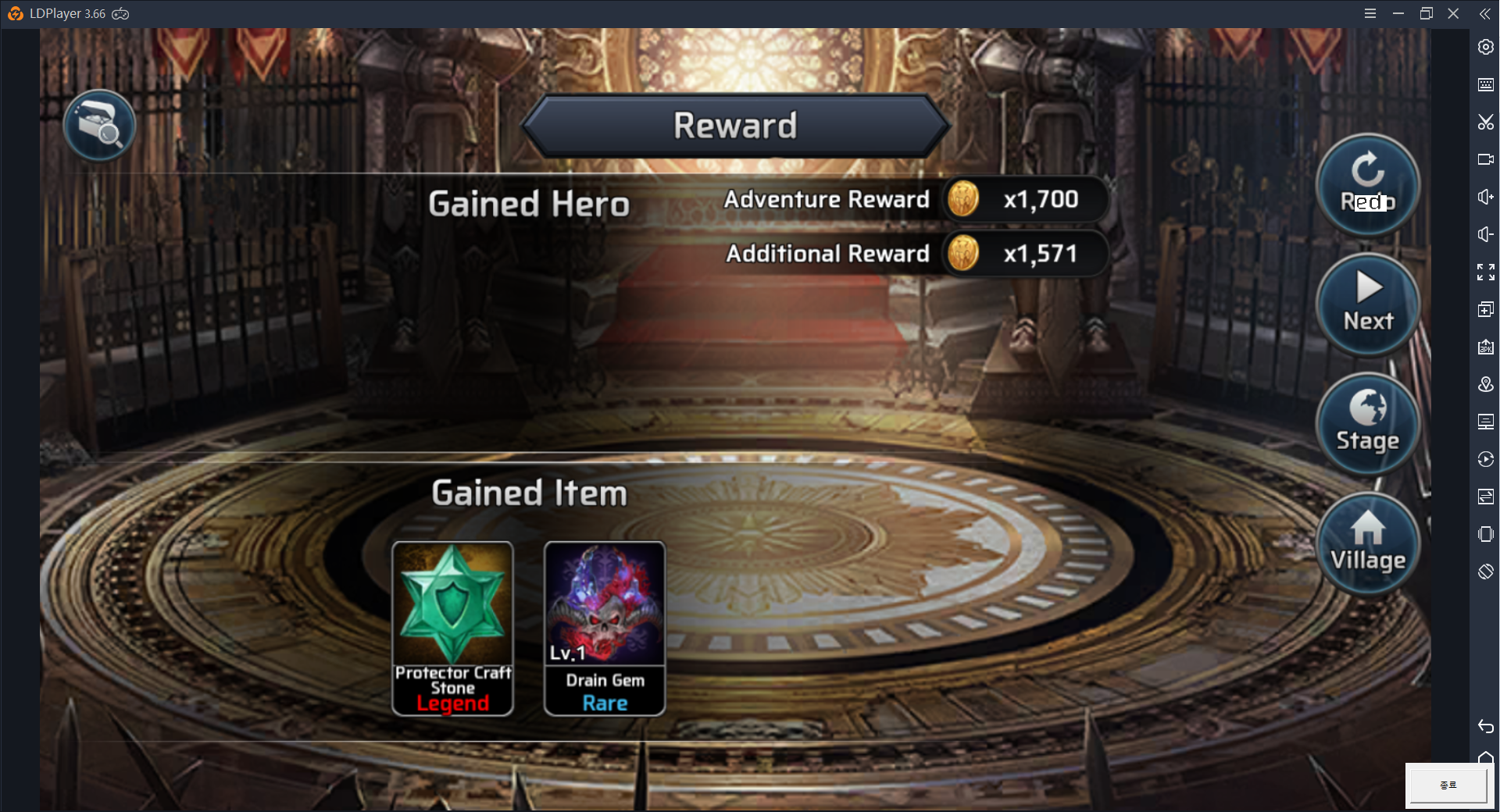The width and height of the screenshot is (1500, 812).
Task: Click the Redo battle icon
Action: 1368,186
